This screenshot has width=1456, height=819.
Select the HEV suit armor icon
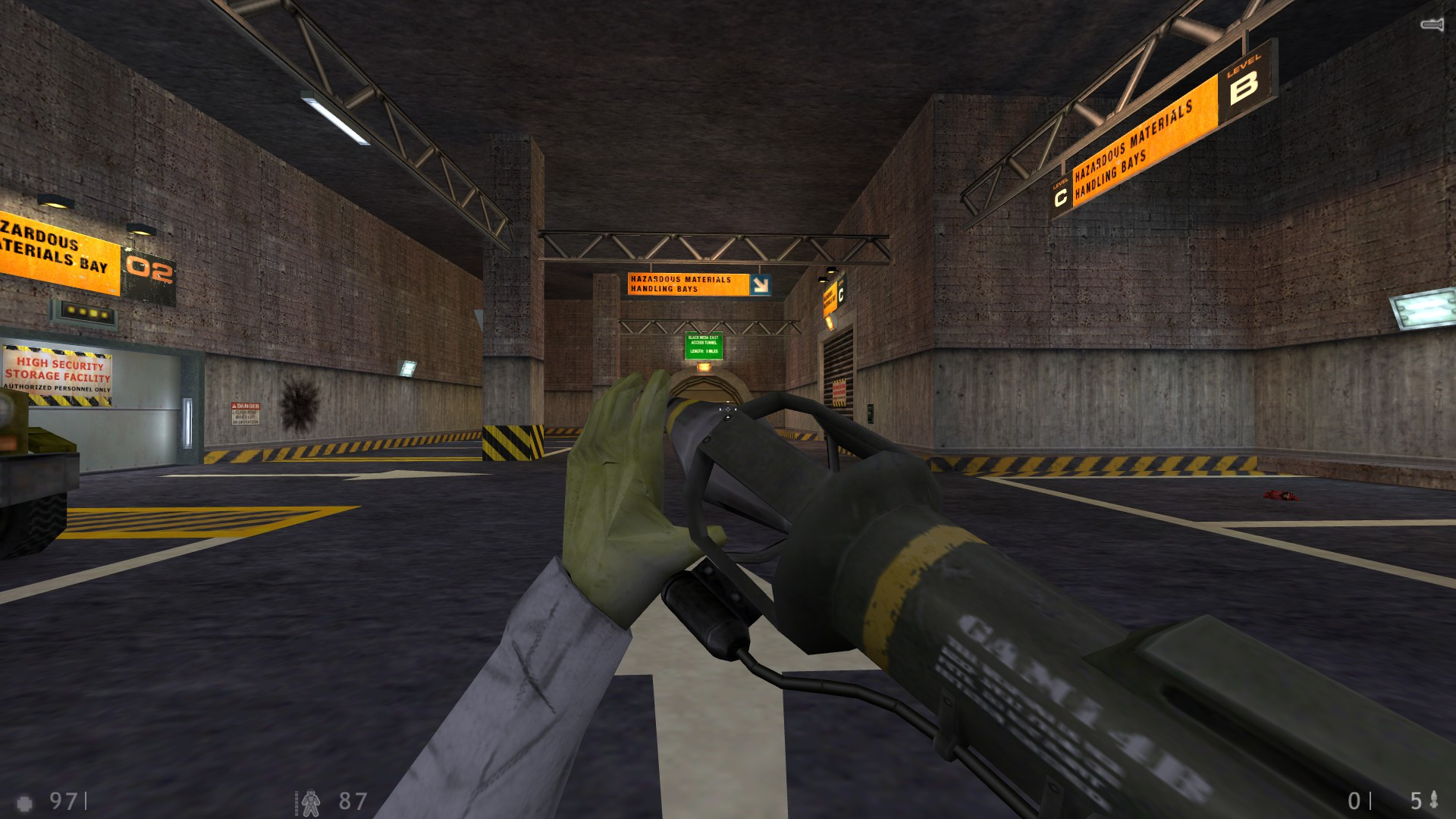(x=311, y=800)
